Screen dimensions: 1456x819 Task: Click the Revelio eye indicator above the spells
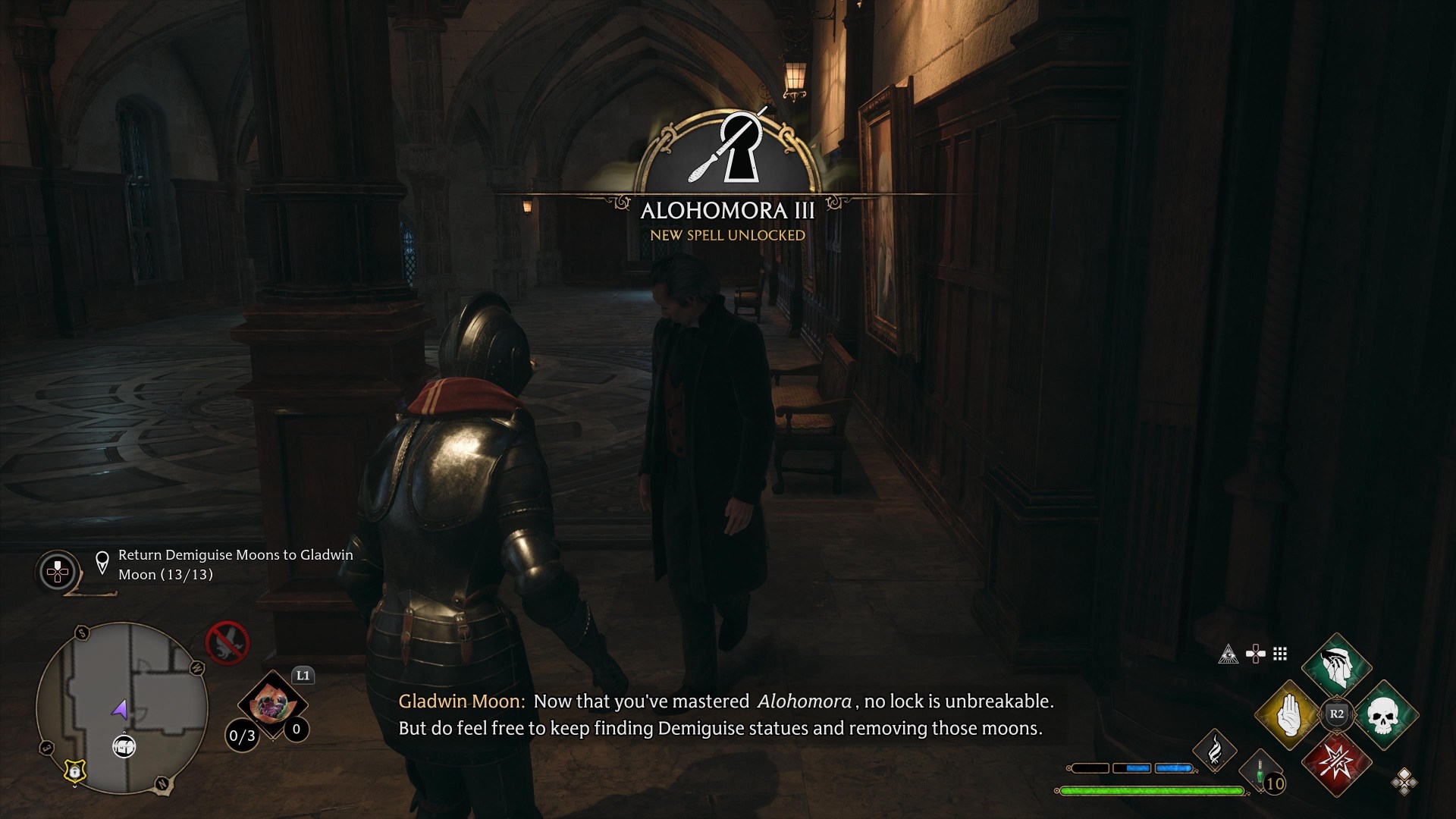point(1228,654)
